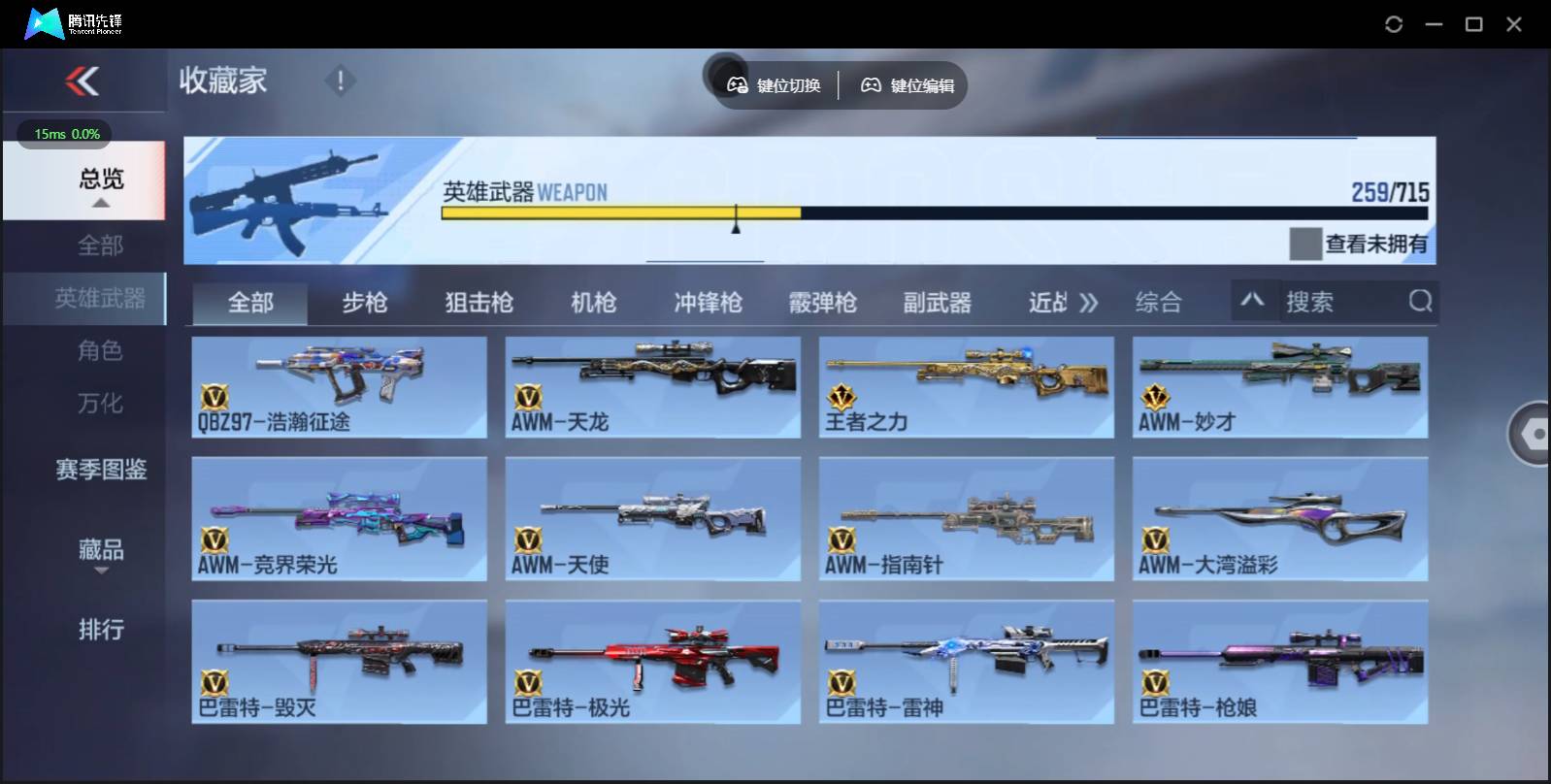Image resolution: width=1551 pixels, height=784 pixels.
Task: Open the 赛季图鉴 sidebar section
Action: click(100, 470)
